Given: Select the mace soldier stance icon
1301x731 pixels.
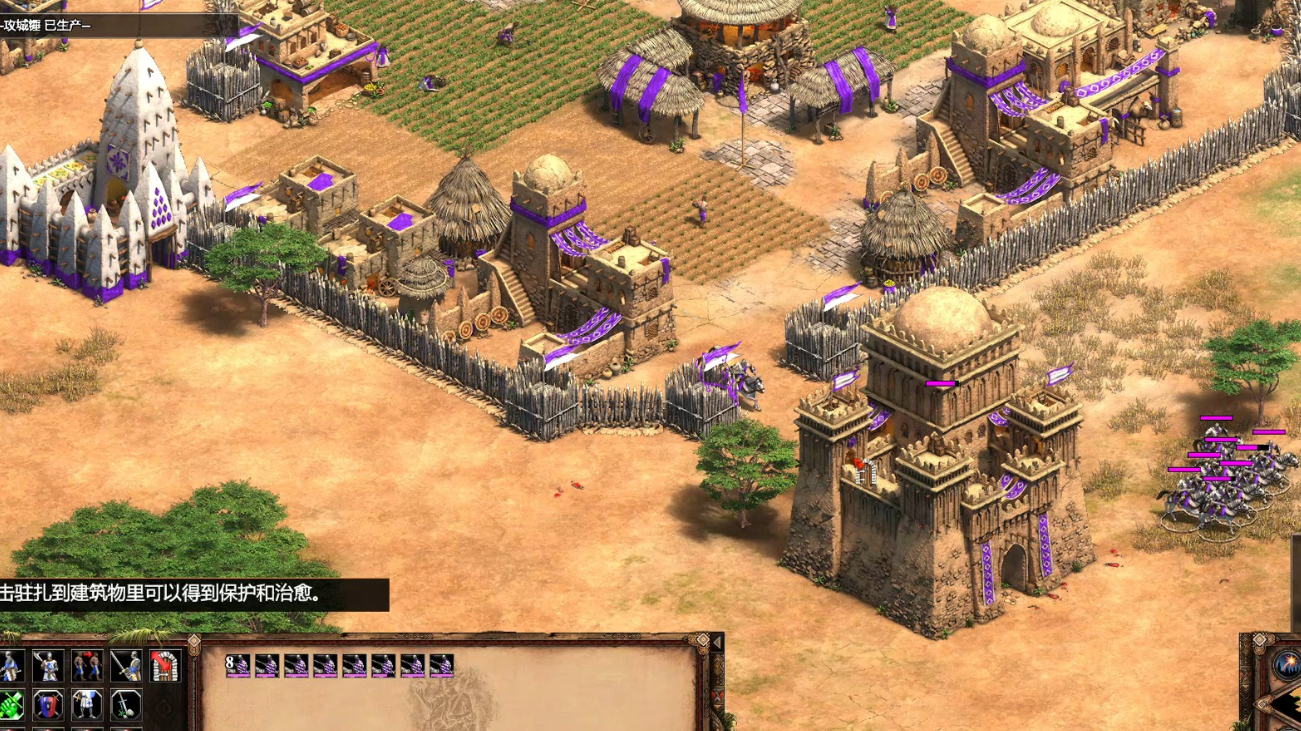Looking at the screenshot, I should point(11,666).
